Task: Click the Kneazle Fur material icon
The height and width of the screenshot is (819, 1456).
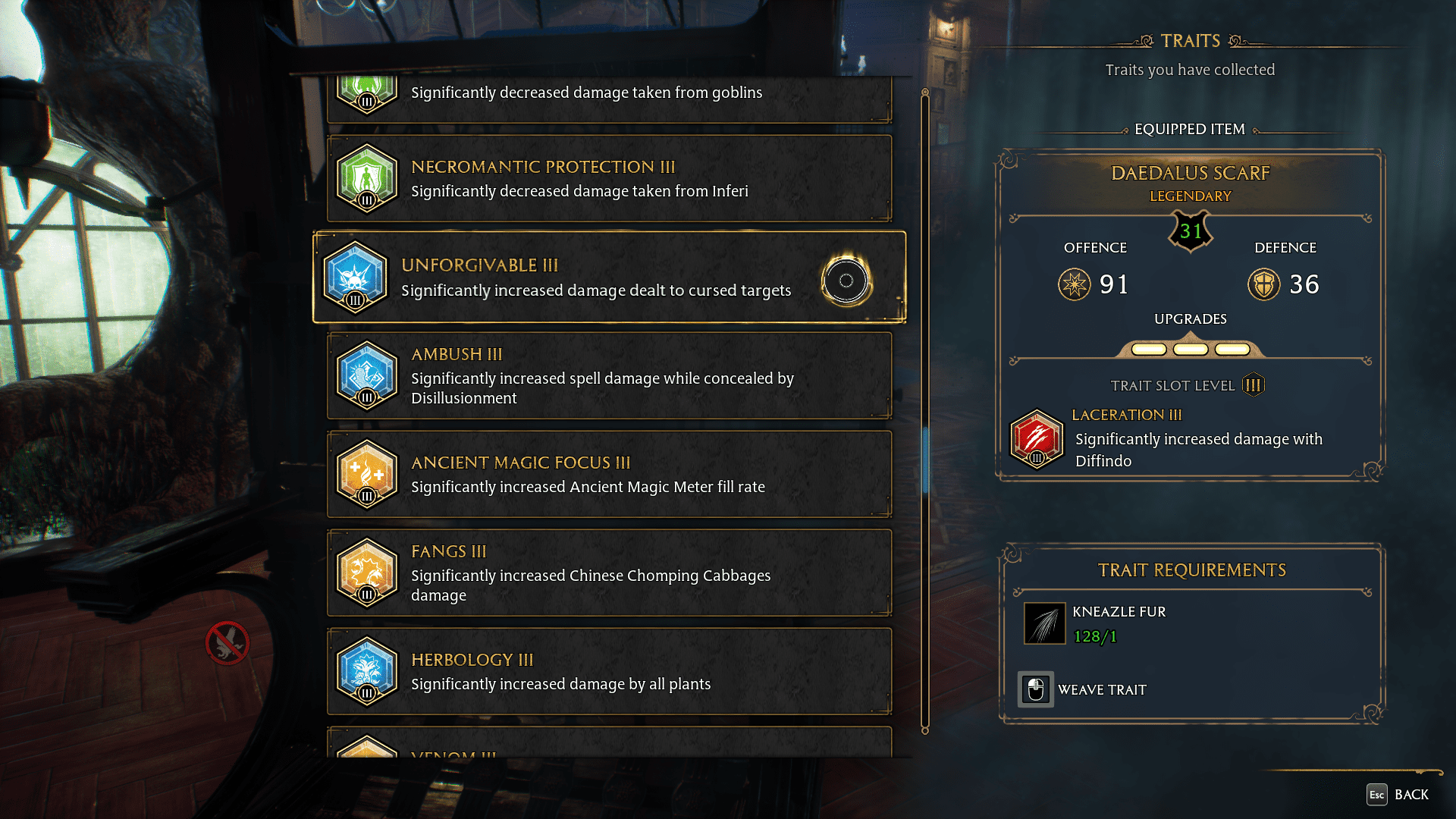Action: click(x=1045, y=623)
